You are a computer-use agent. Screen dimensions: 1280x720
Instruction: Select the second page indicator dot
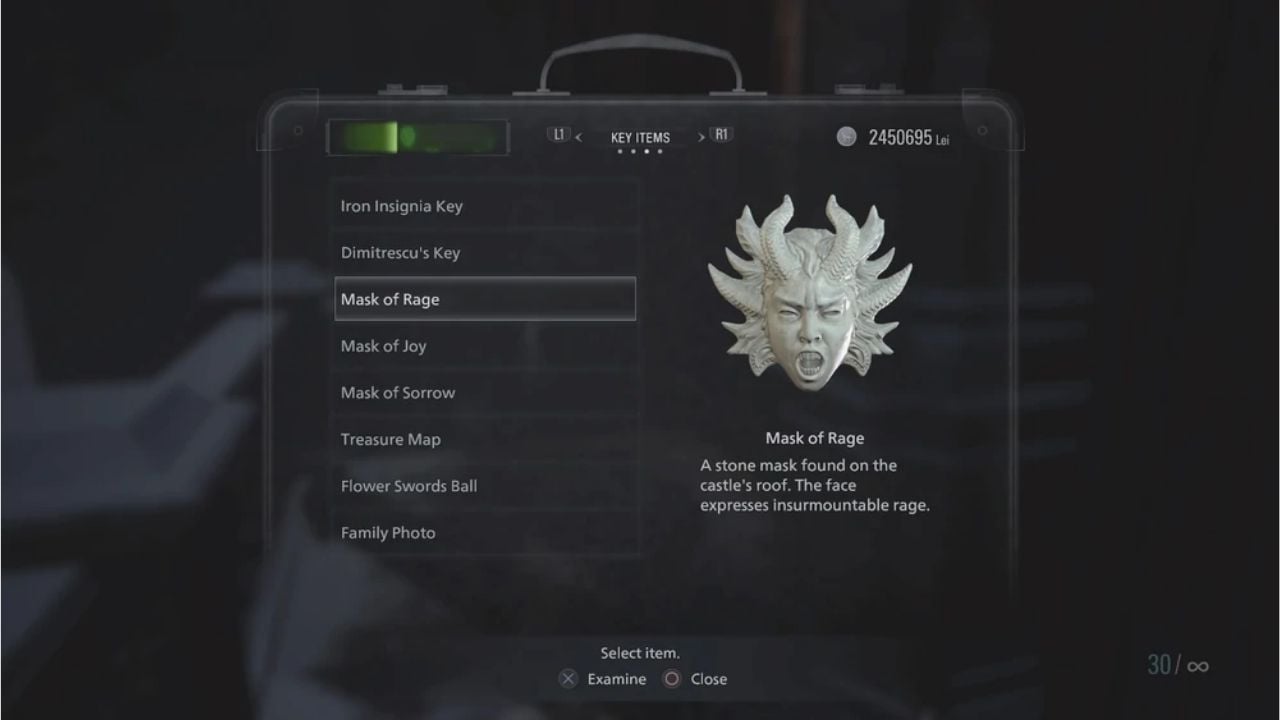(633, 150)
